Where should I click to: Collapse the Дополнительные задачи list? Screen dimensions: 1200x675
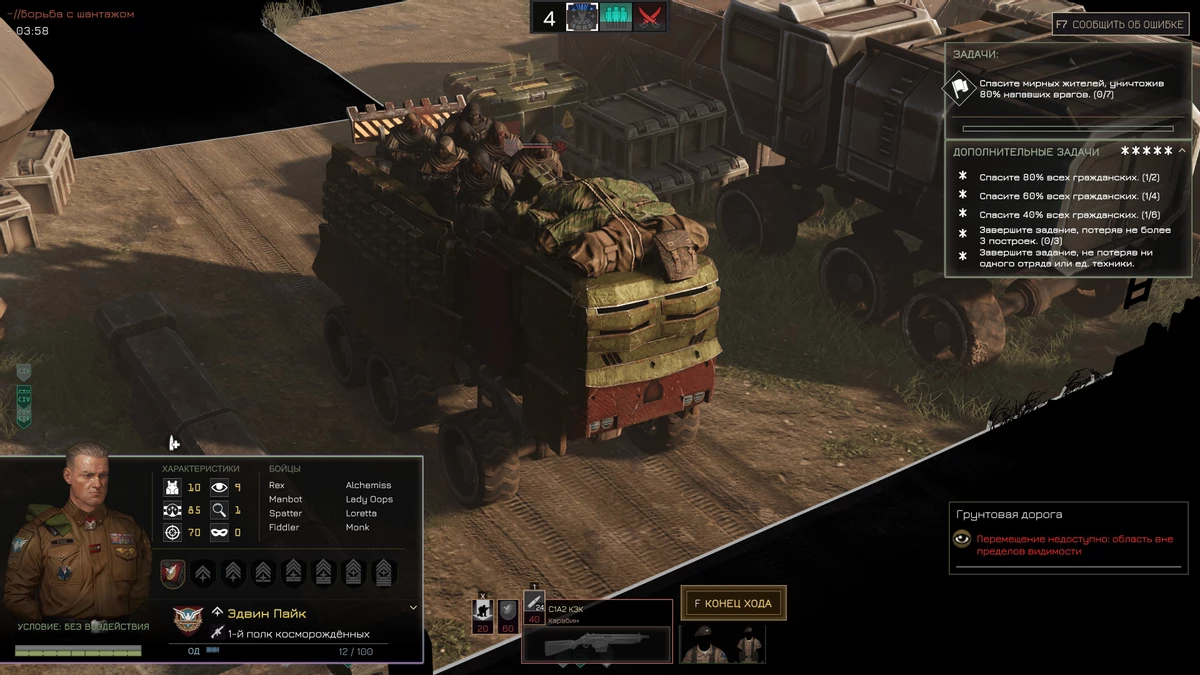(x=1182, y=151)
